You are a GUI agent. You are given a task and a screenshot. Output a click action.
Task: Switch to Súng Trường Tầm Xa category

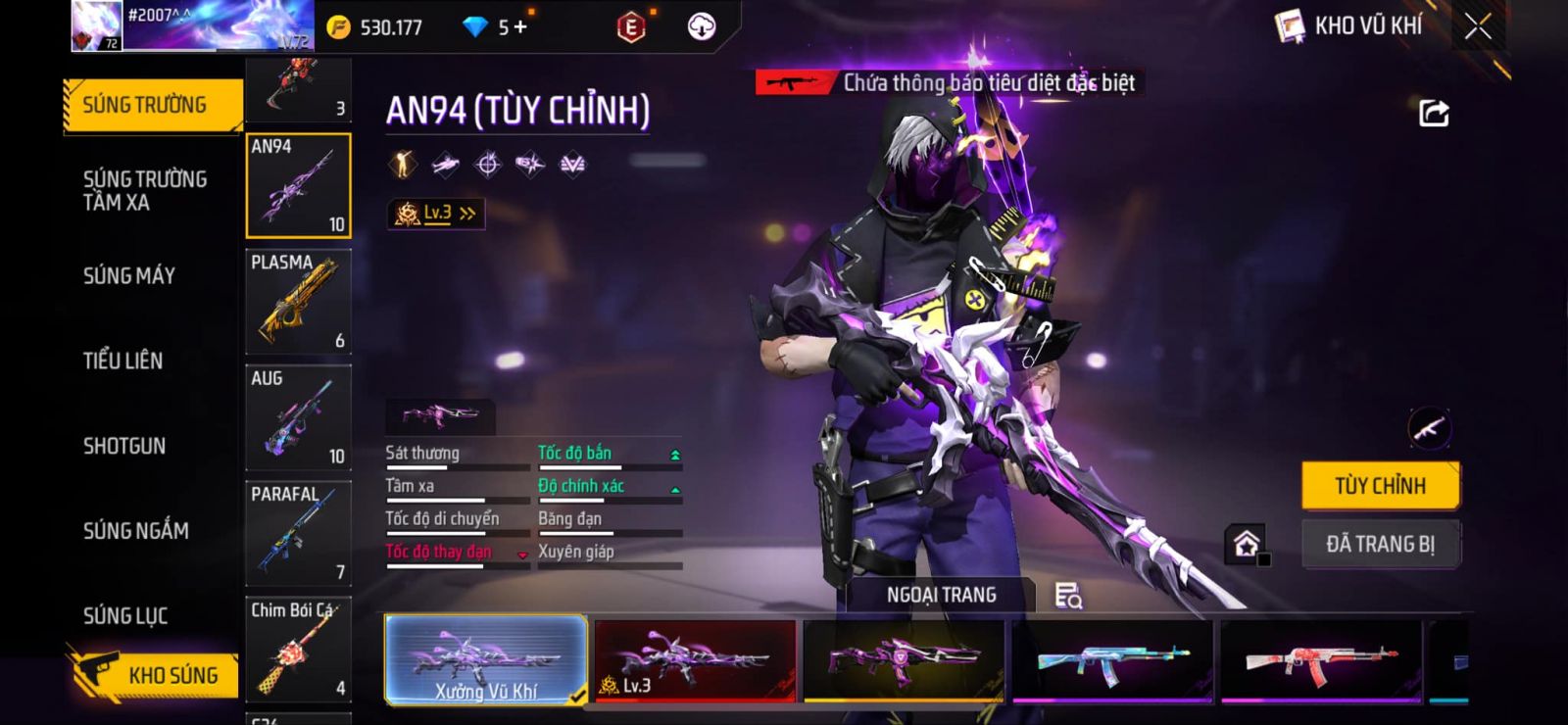click(144, 190)
